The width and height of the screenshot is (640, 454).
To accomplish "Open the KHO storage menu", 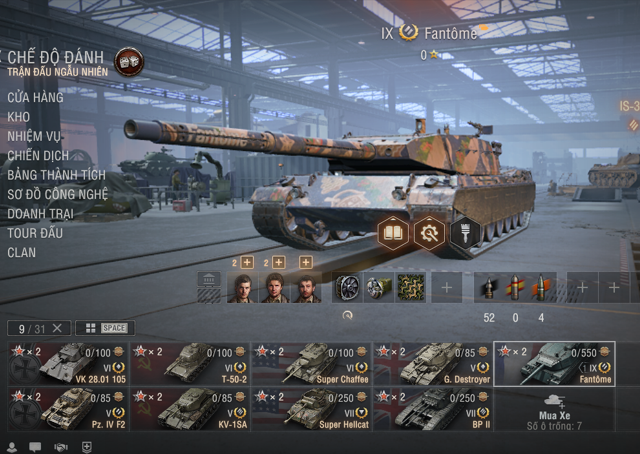I will pyautogui.click(x=19, y=117).
